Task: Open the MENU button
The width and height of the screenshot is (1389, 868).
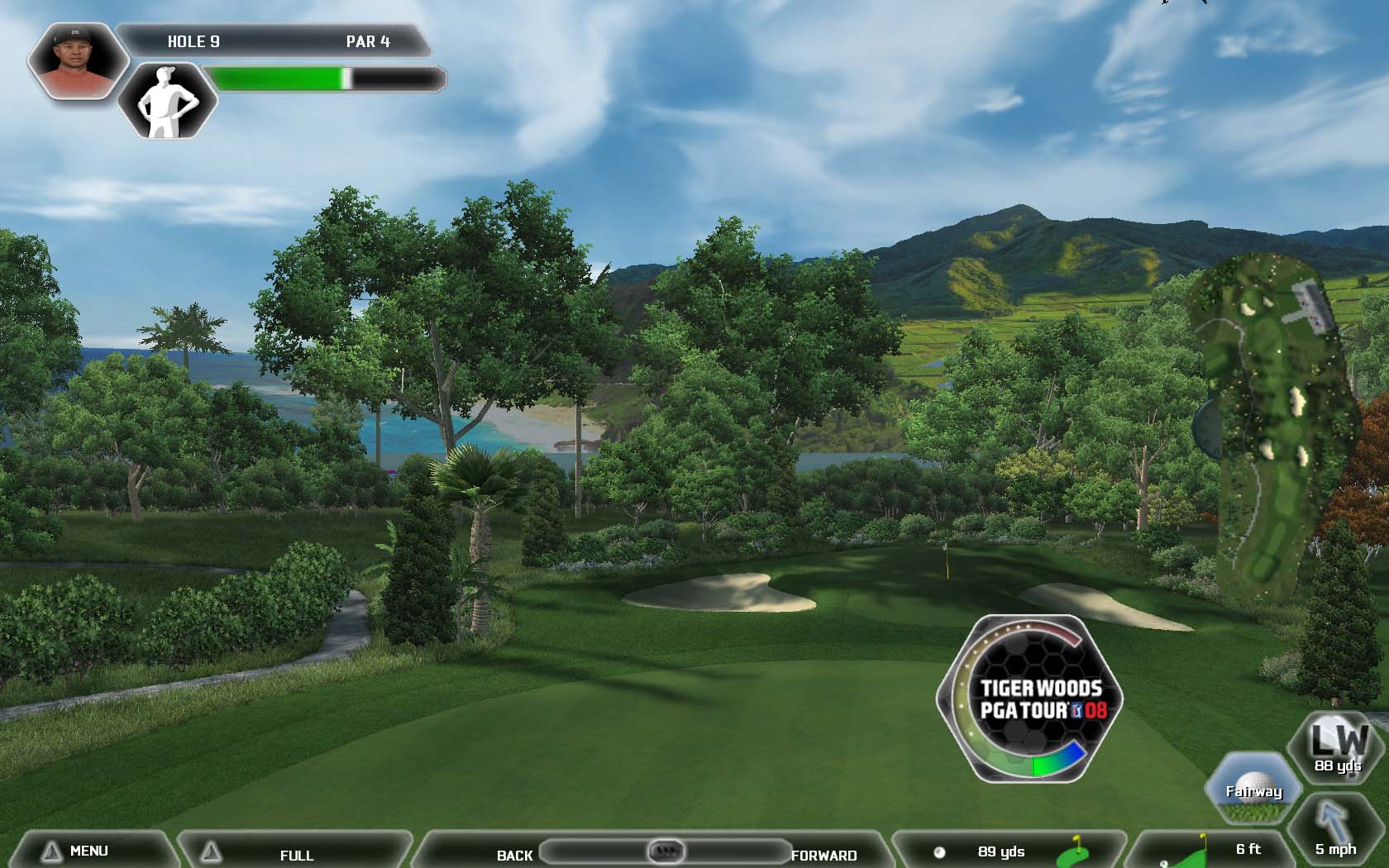Action: 88,851
